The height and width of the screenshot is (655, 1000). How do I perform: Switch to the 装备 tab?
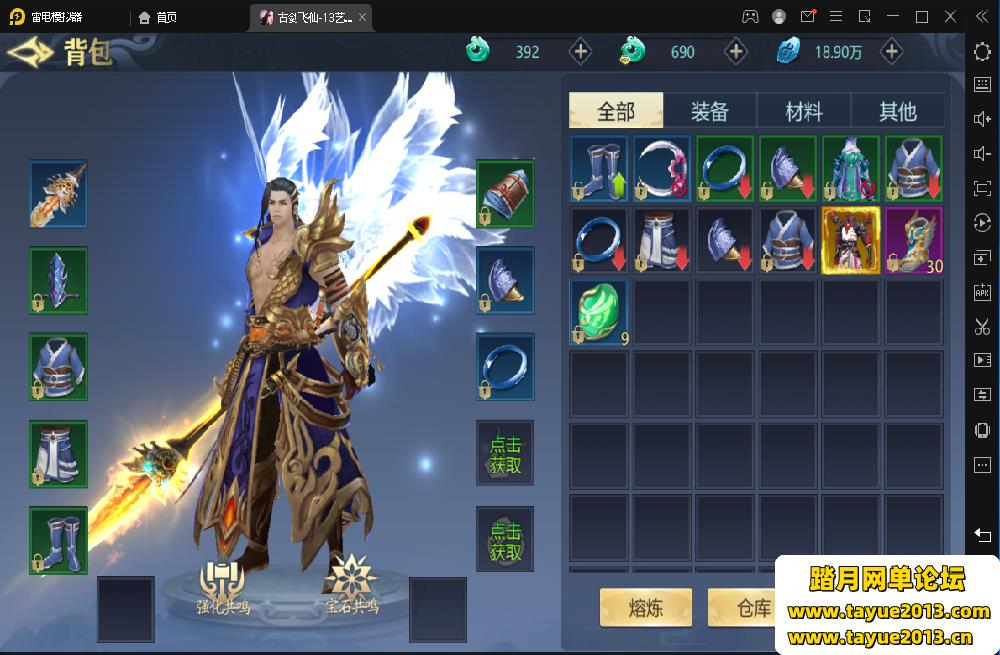(710, 111)
